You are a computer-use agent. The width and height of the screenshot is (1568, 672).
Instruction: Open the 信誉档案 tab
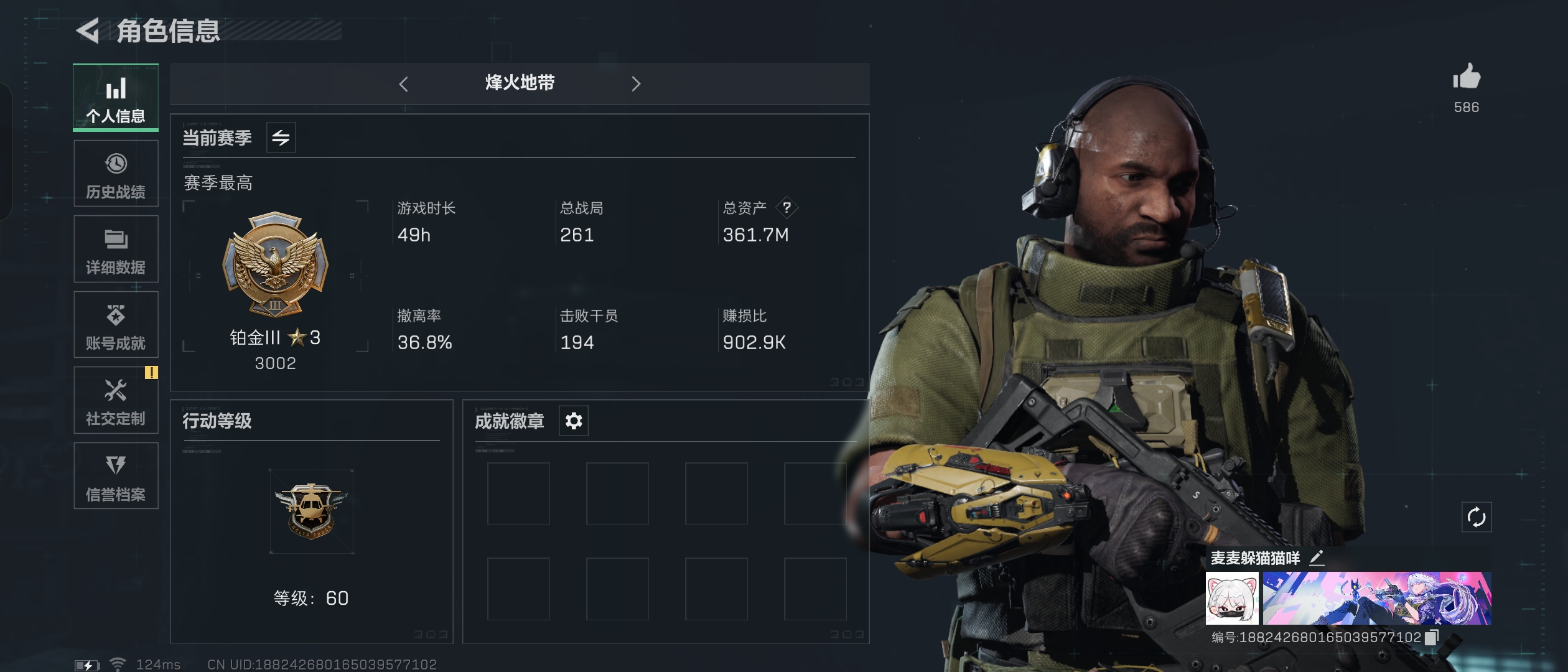[116, 476]
